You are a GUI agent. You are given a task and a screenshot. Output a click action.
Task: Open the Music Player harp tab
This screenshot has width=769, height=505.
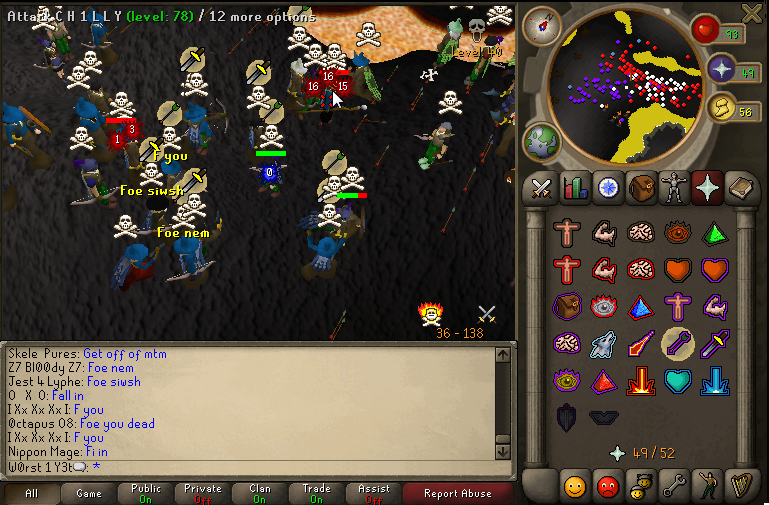739,487
